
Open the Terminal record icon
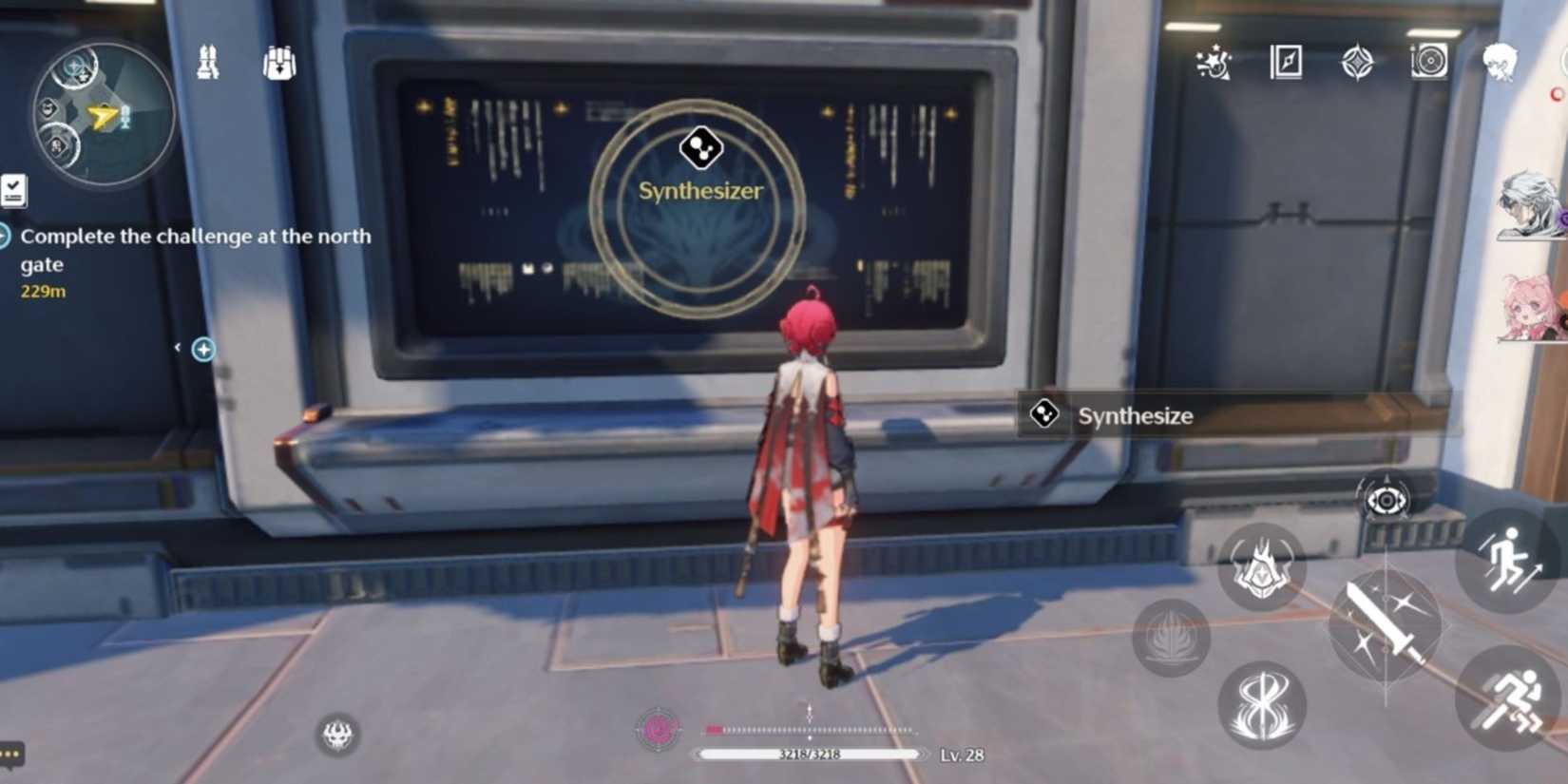click(1428, 63)
